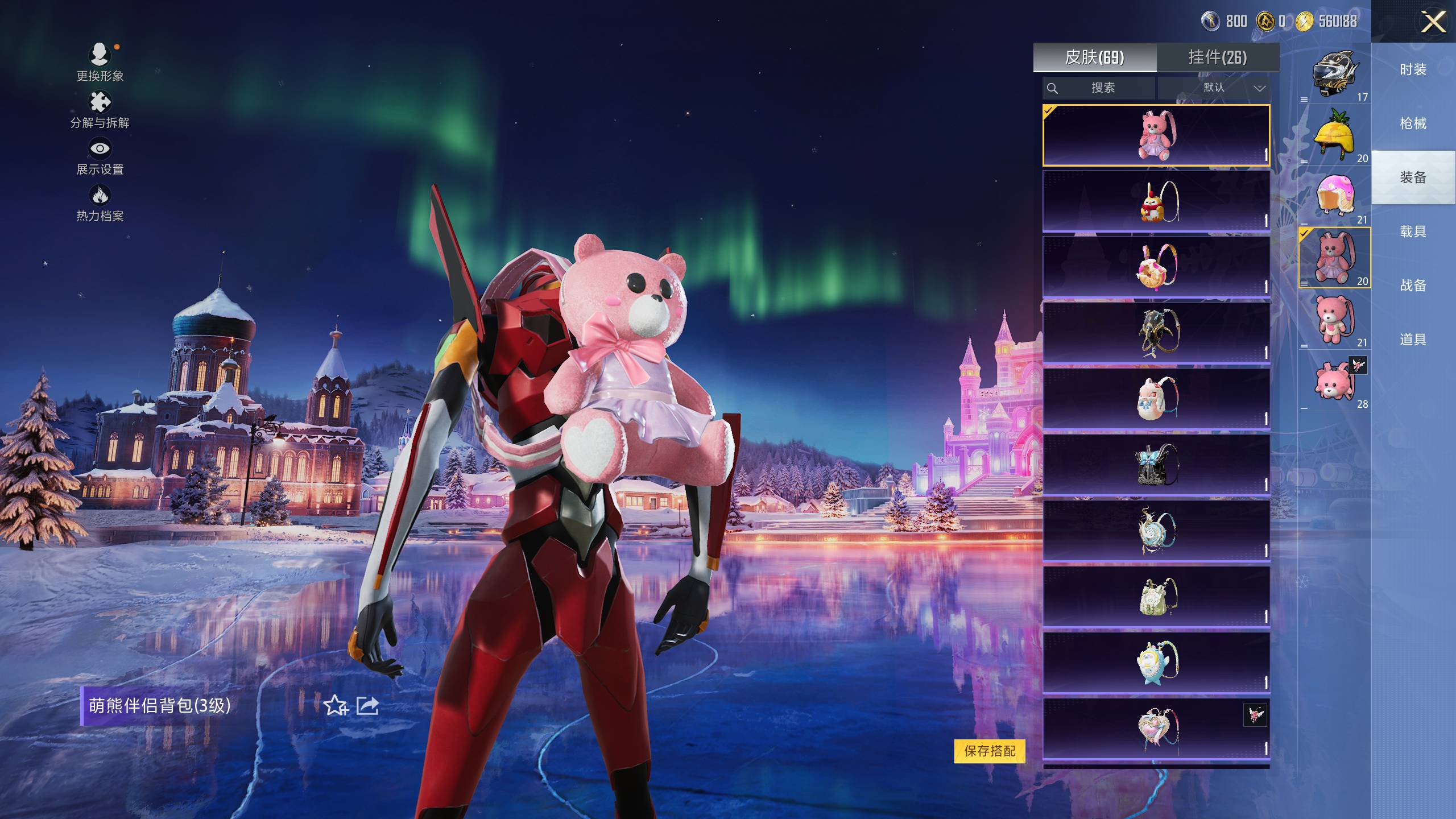1456x819 pixels.
Task: Select the 皮肤(69) tab
Action: tap(1094, 57)
